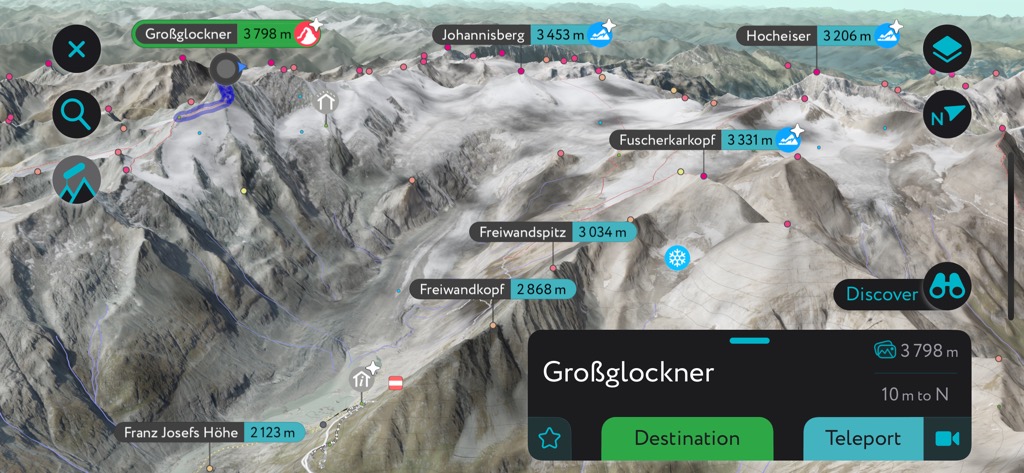Open Discover with the binoculars button
The height and width of the screenshot is (473, 1024).
pyautogui.click(x=946, y=287)
